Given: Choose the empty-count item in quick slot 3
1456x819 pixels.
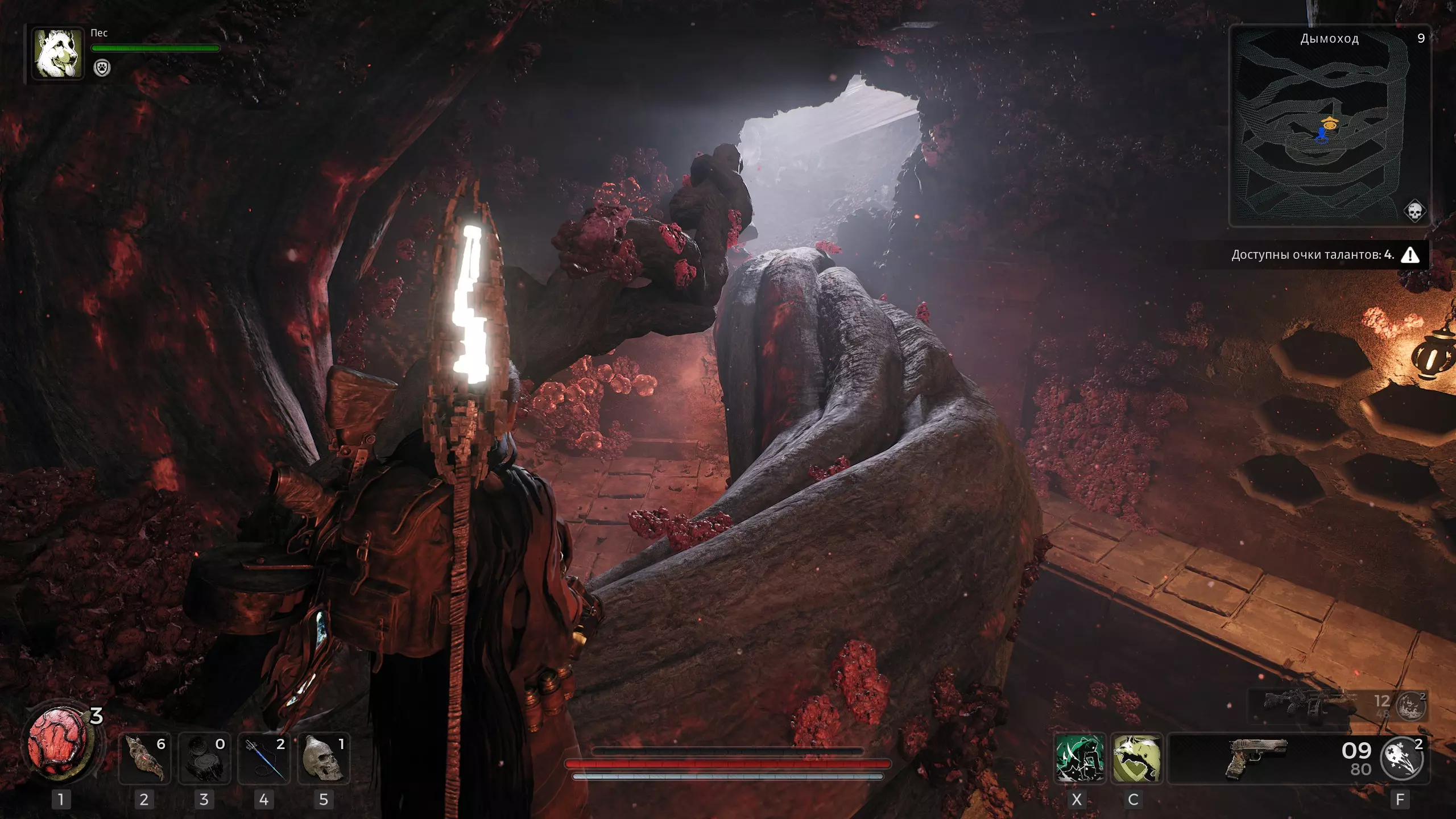Looking at the screenshot, I should coord(204,758).
